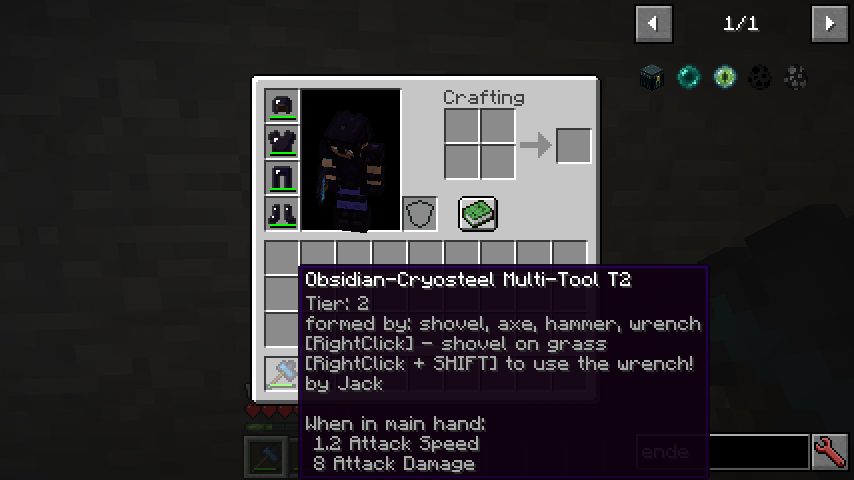The image size is (854, 480).
Task: Open the green recipe book
Action: [478, 213]
